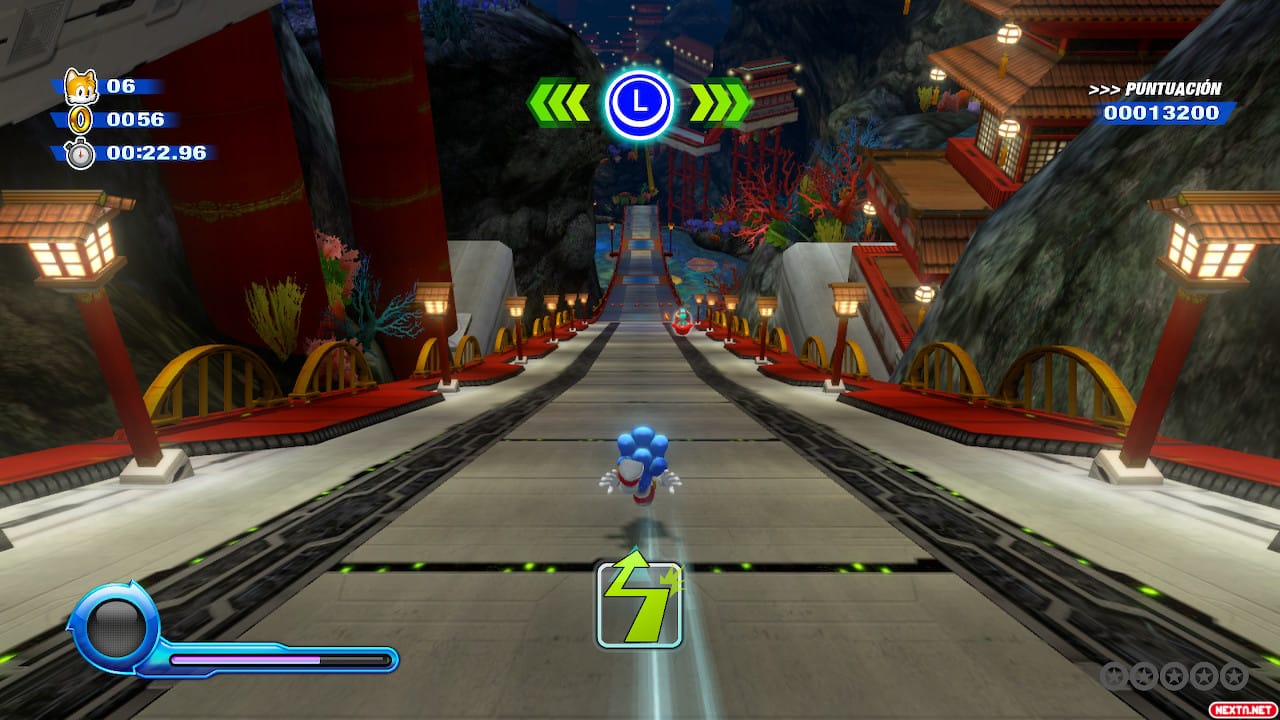Image resolution: width=1280 pixels, height=720 pixels.
Task: Click the stopwatch timer icon
Action: [x=79, y=154]
